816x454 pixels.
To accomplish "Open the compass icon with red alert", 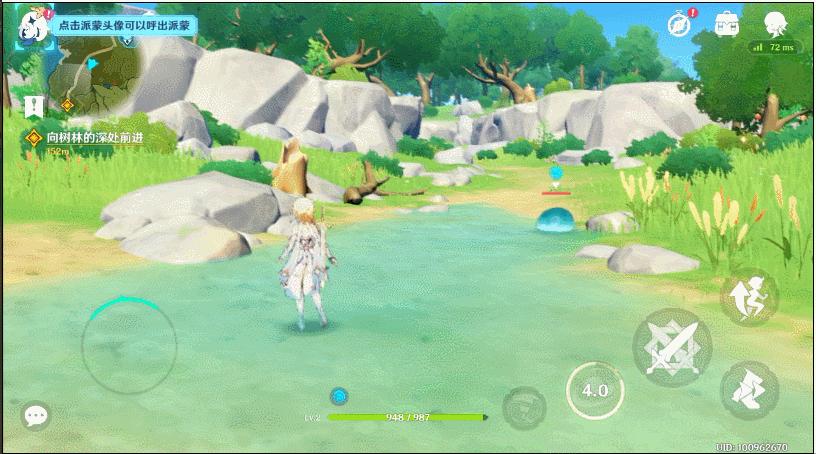I will coord(680,25).
